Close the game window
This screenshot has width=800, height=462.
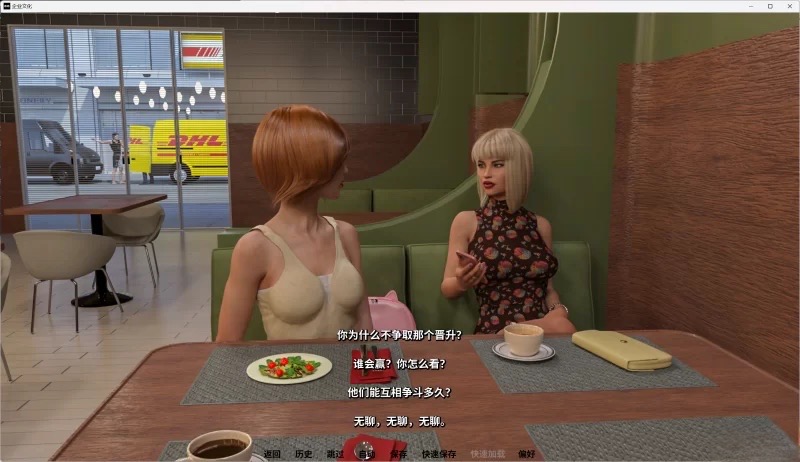[x=787, y=6]
